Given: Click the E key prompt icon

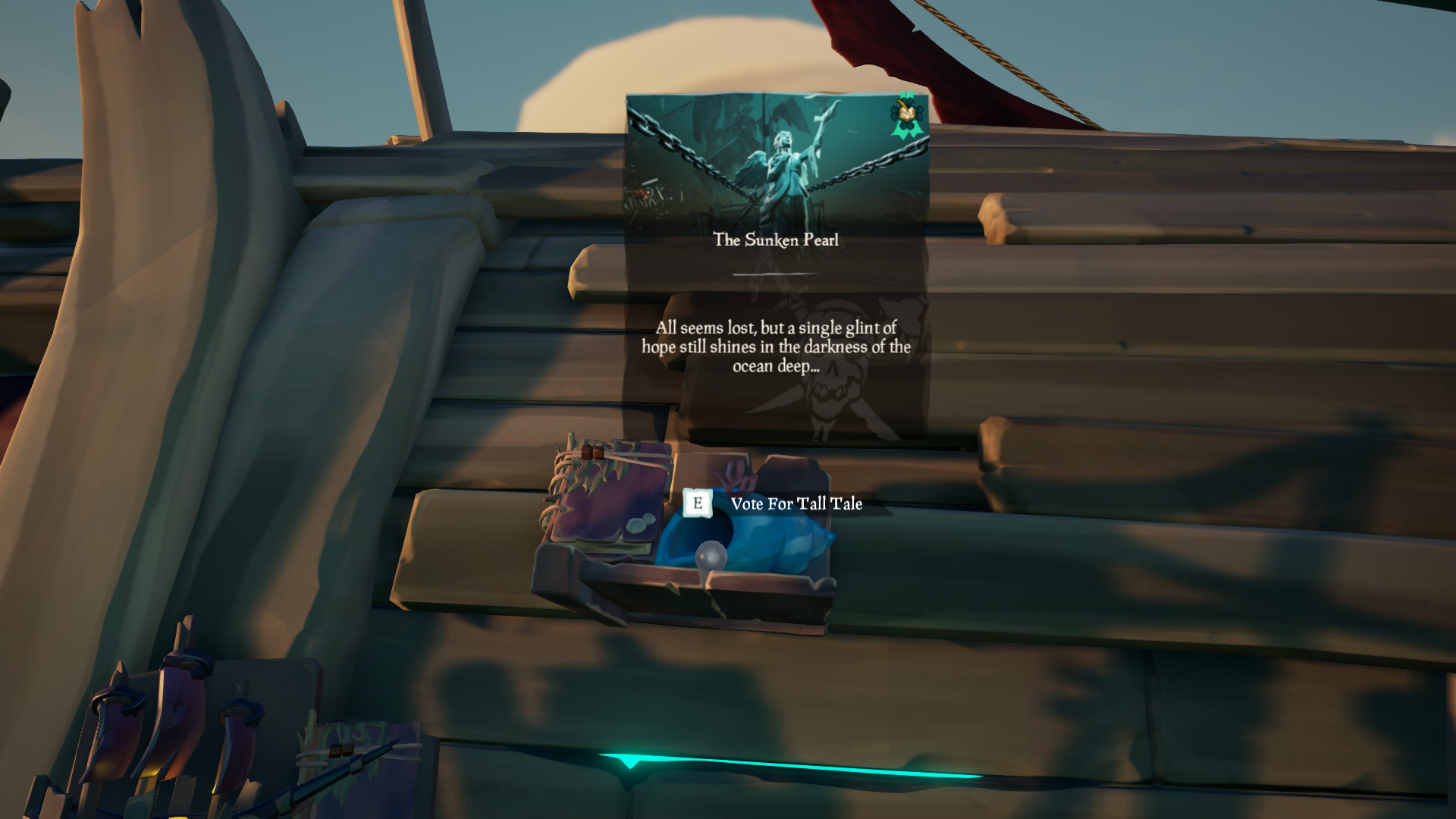Looking at the screenshot, I should point(697,503).
